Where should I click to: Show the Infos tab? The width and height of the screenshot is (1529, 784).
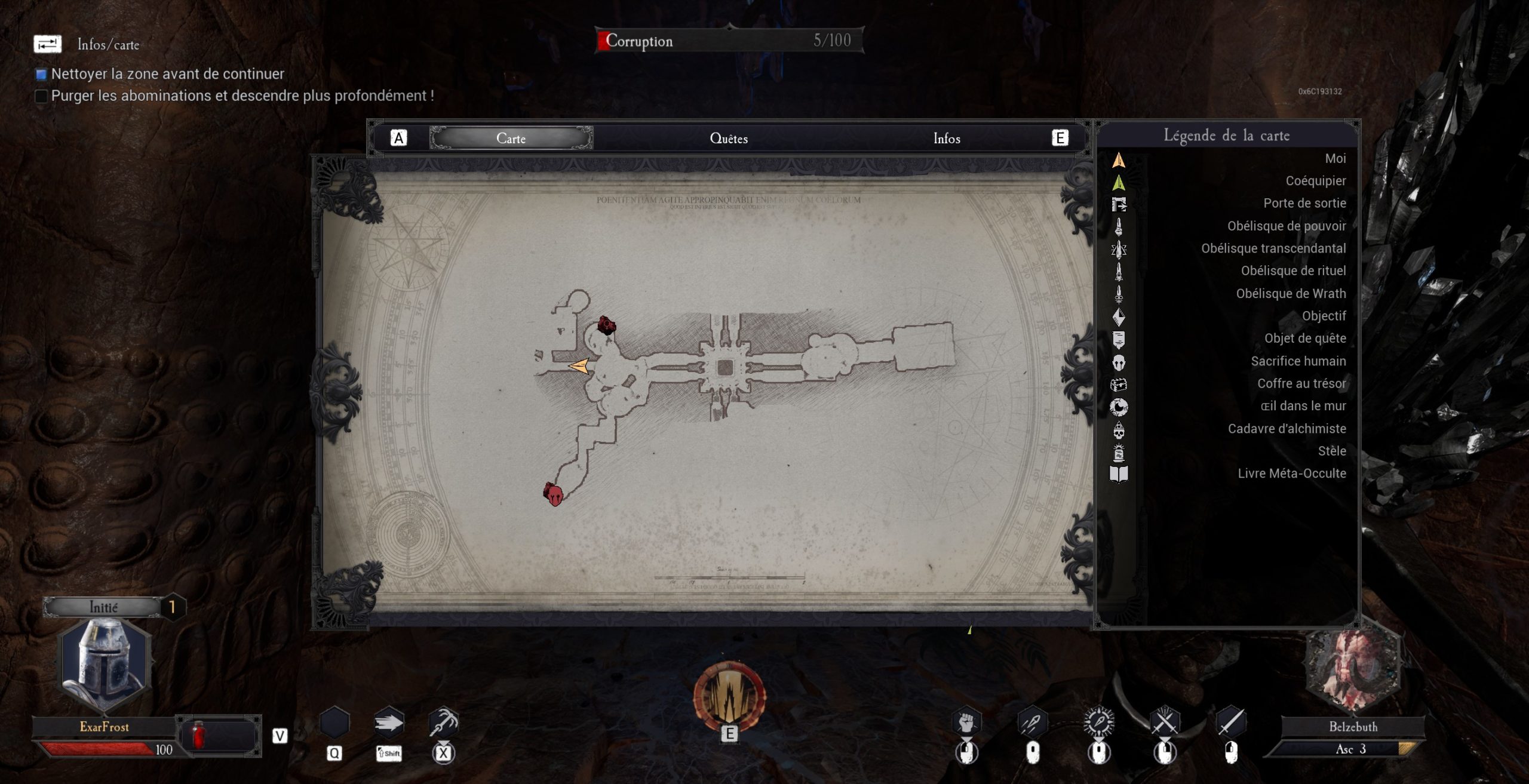coord(946,139)
